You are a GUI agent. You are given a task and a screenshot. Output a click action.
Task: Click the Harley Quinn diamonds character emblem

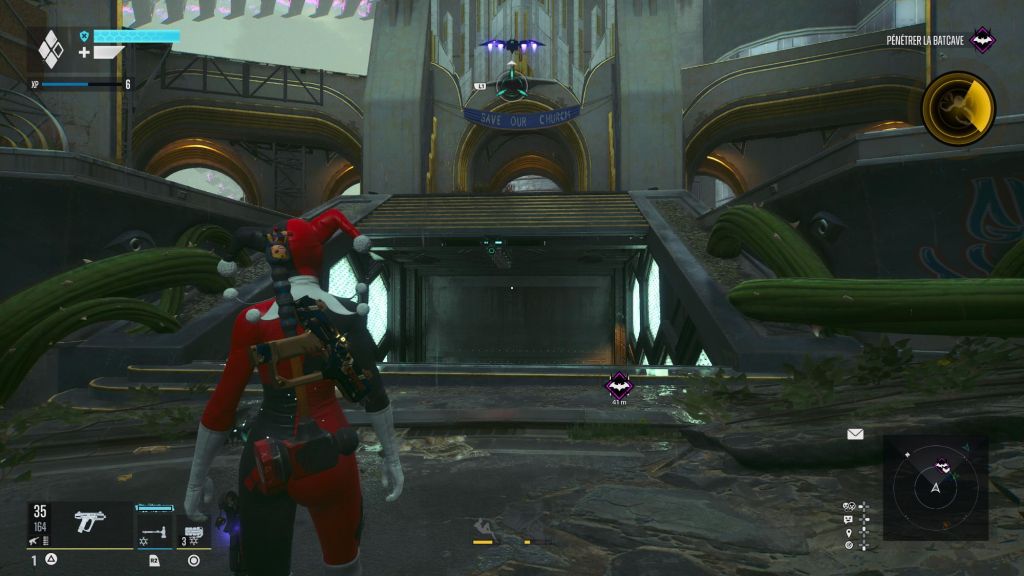50,49
